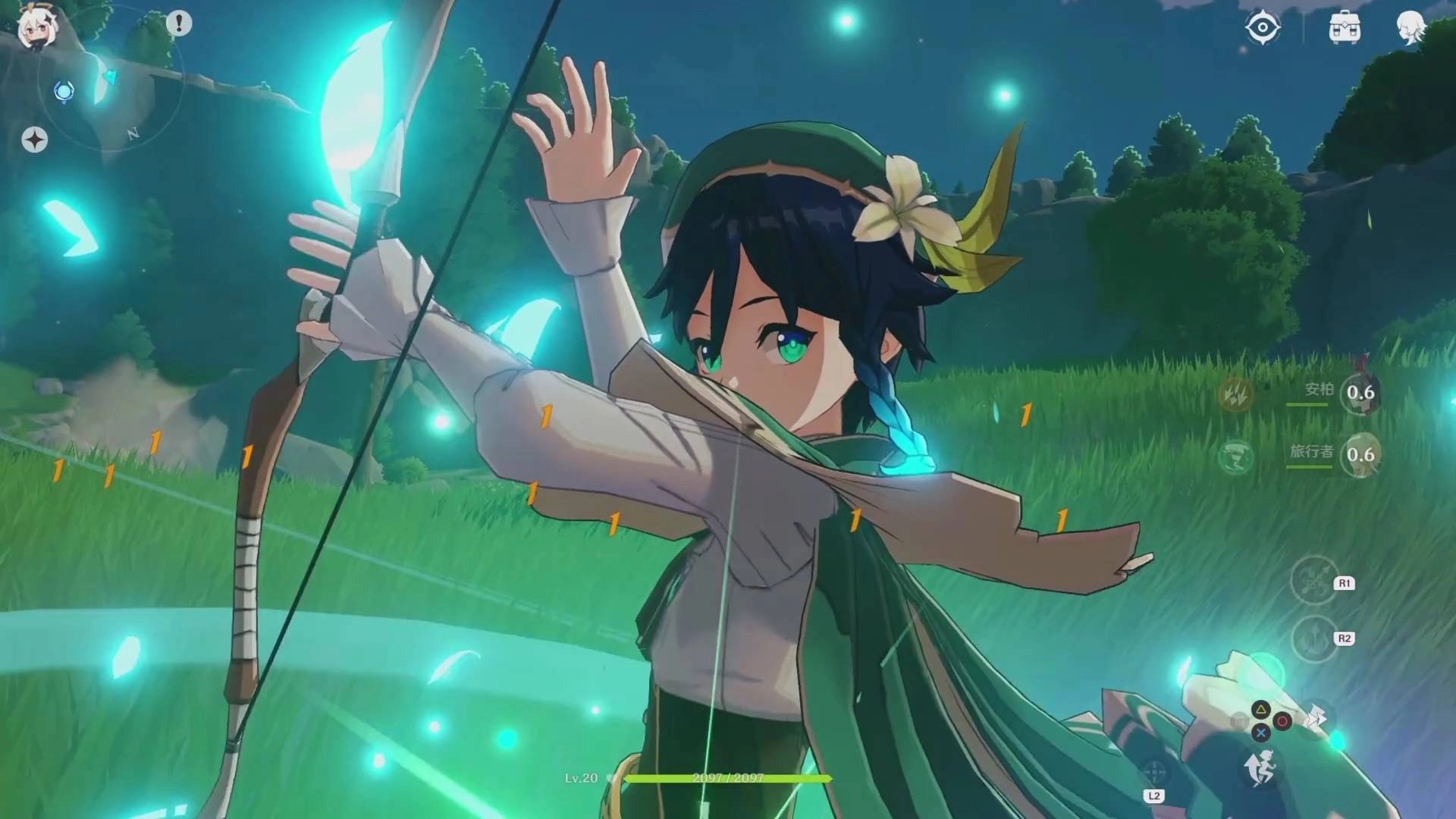Image resolution: width=1456 pixels, height=819 pixels.
Task: Click the green HP bar
Action: (x=728, y=778)
